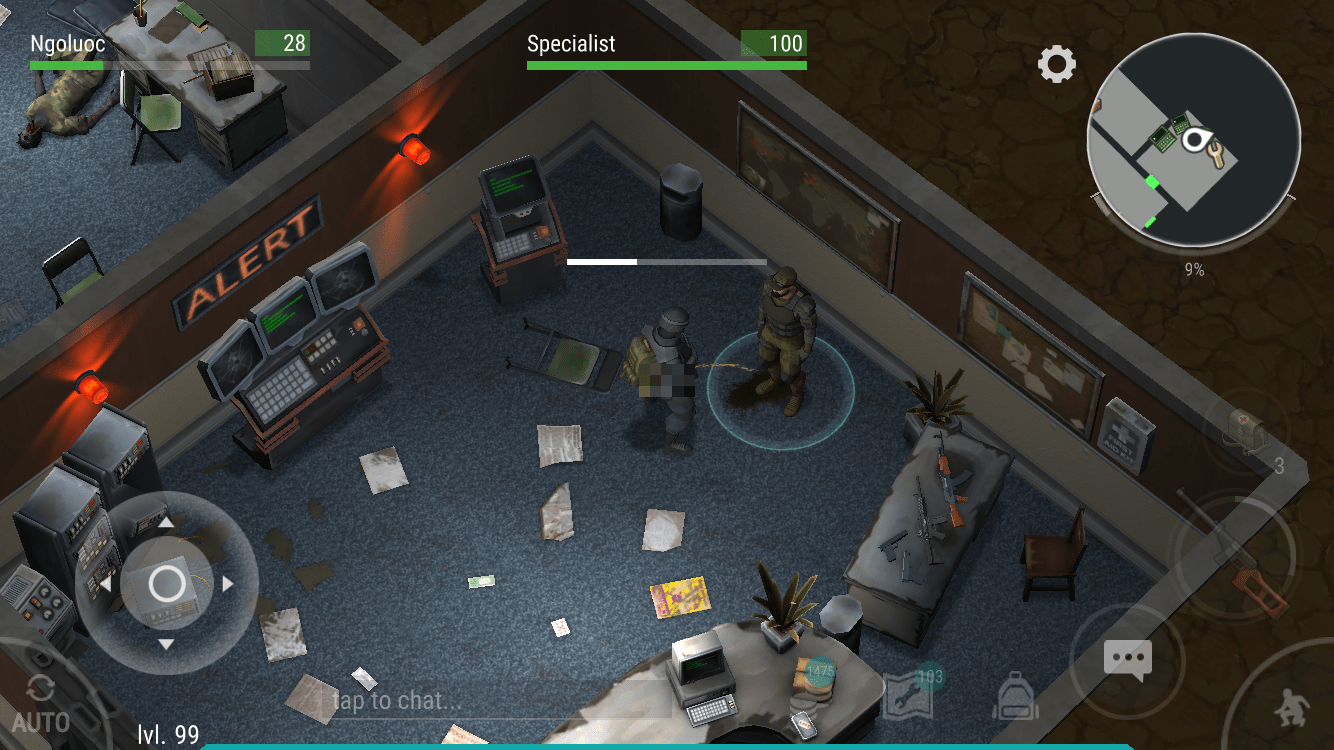Click the coin stack icon showing 1475
This screenshot has width=1334, height=750.
[x=815, y=684]
